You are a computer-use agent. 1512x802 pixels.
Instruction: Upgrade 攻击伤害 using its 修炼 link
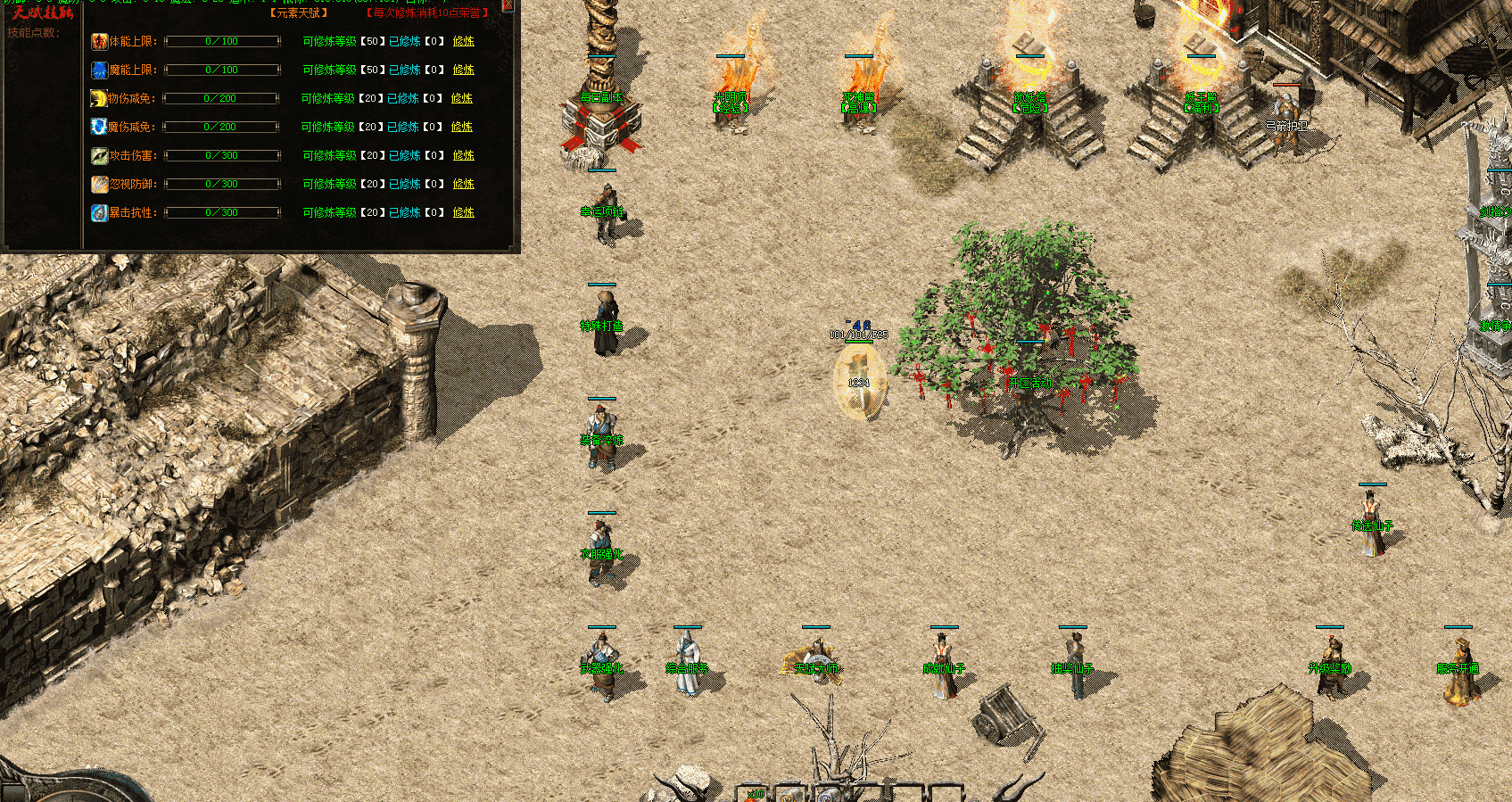click(463, 155)
